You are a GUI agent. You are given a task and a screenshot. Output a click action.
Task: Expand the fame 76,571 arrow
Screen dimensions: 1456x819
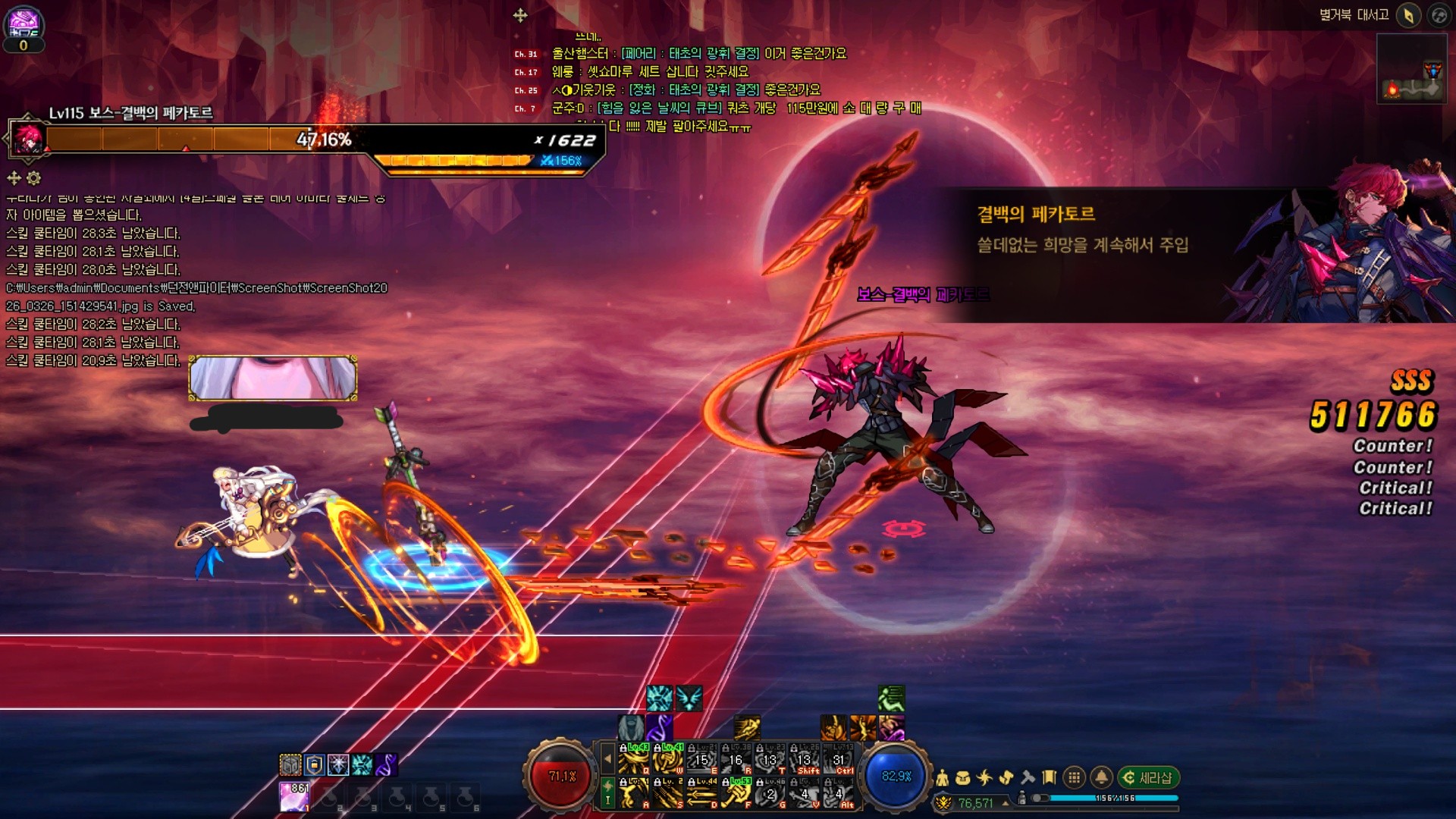1006,803
